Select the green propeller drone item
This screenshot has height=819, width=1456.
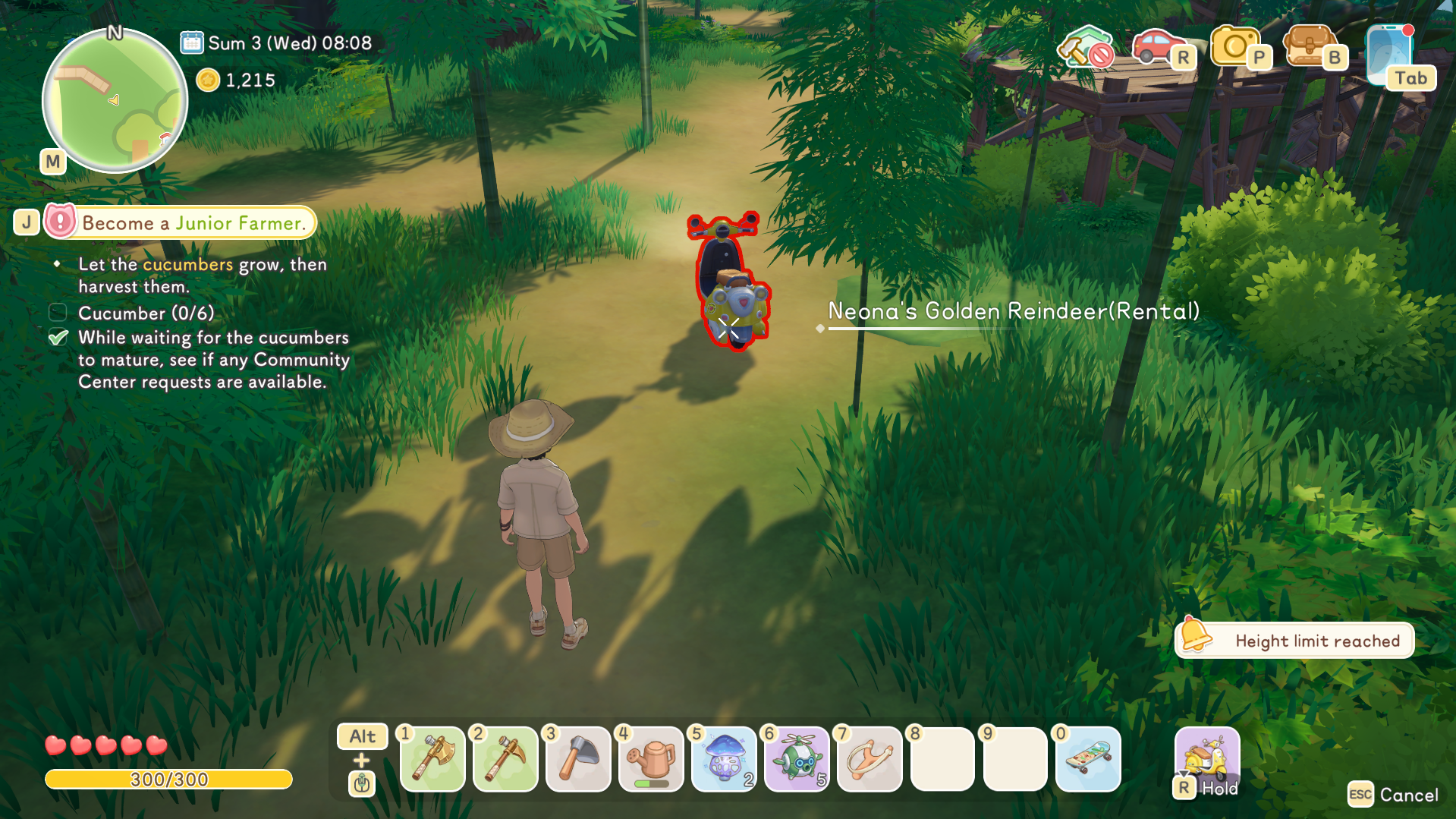[x=797, y=758]
